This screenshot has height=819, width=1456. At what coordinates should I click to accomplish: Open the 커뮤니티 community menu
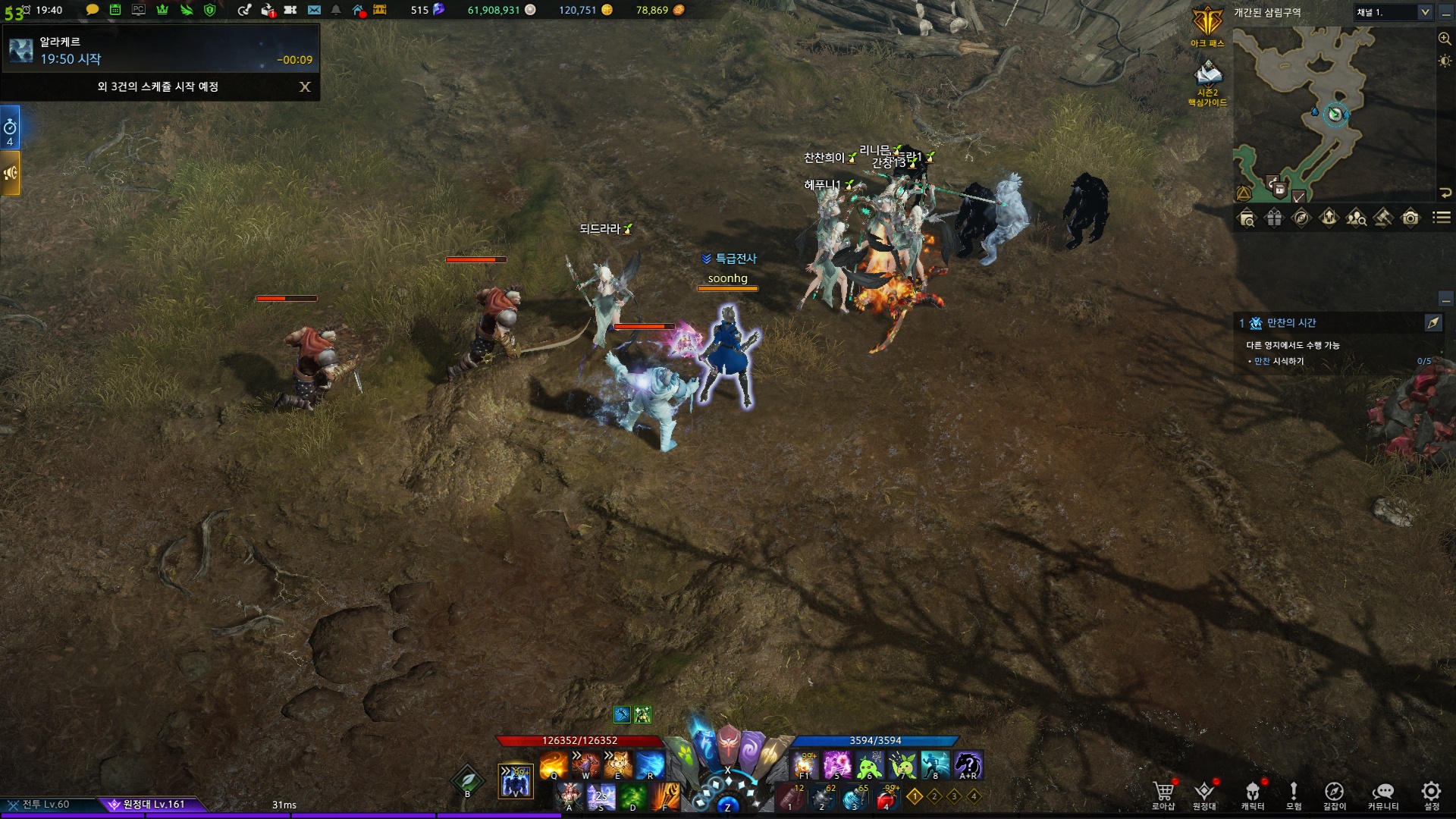click(x=1383, y=795)
